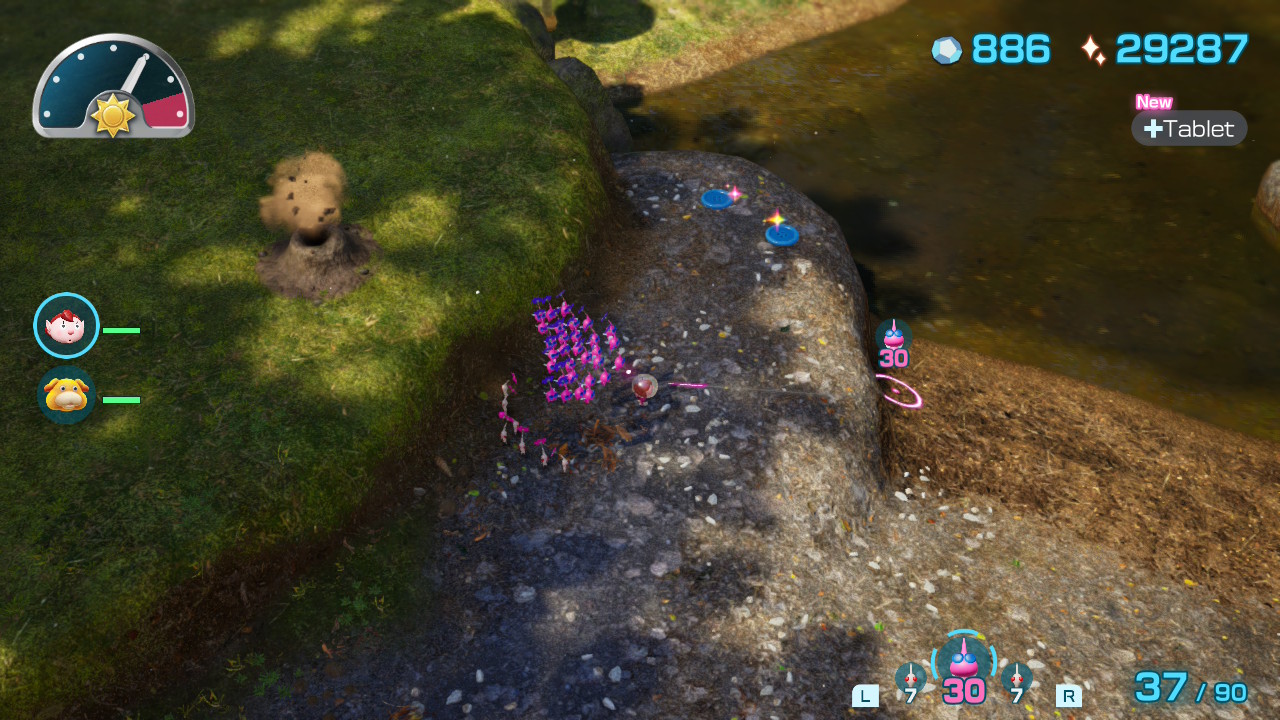The image size is (1280, 720).
Task: Switch to Oatchi the dog portrait
Action: (x=66, y=395)
